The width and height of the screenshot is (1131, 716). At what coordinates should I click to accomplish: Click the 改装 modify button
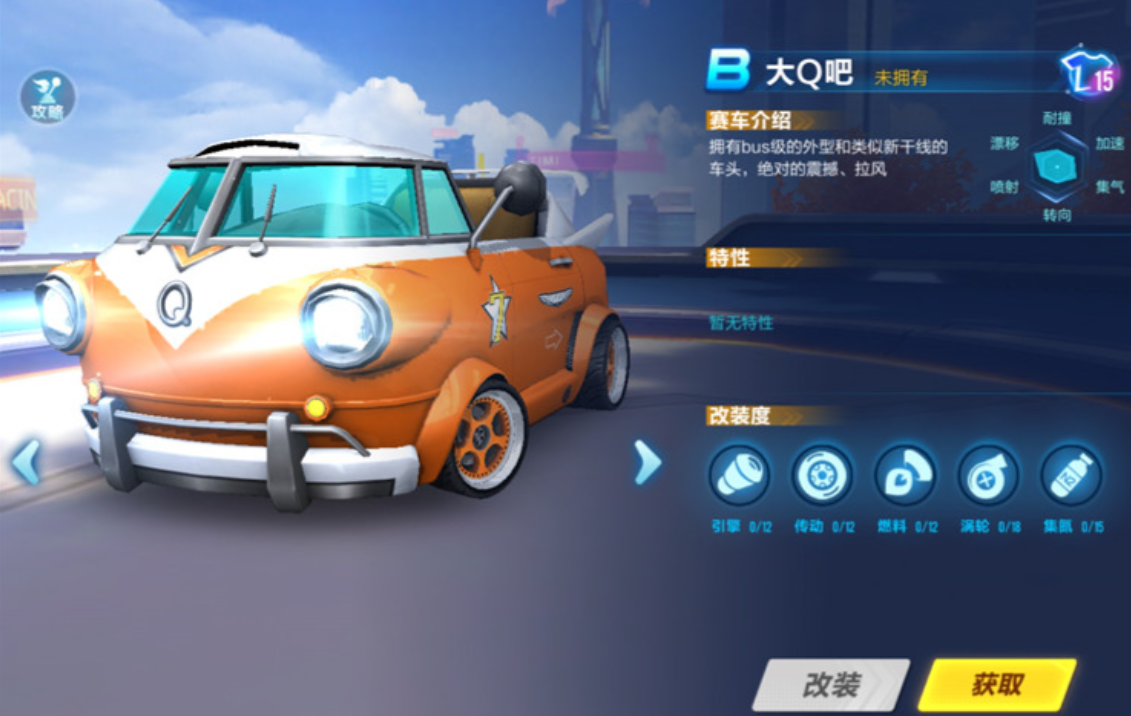[830, 685]
